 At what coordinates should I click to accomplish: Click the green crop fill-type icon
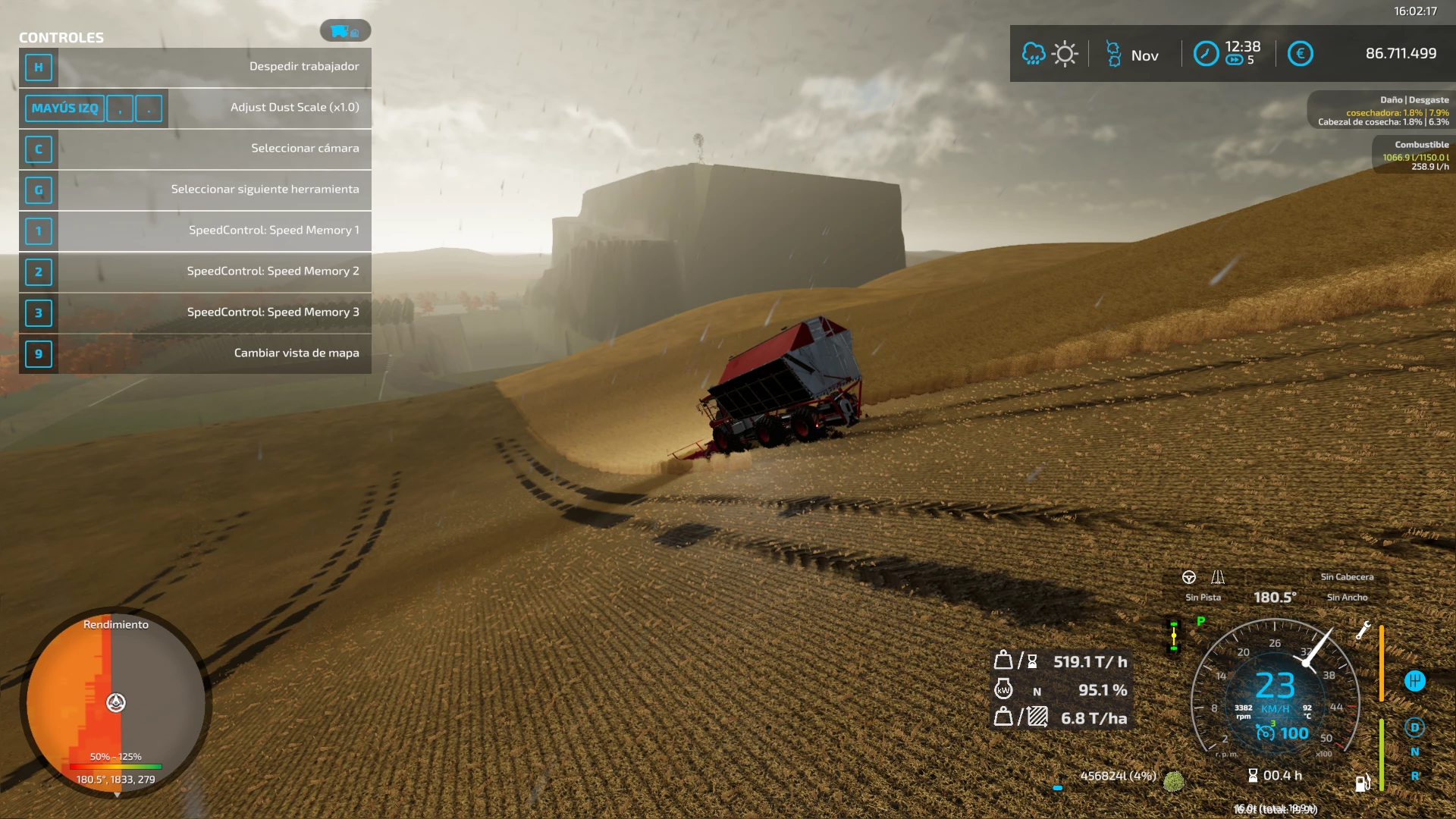1173,781
